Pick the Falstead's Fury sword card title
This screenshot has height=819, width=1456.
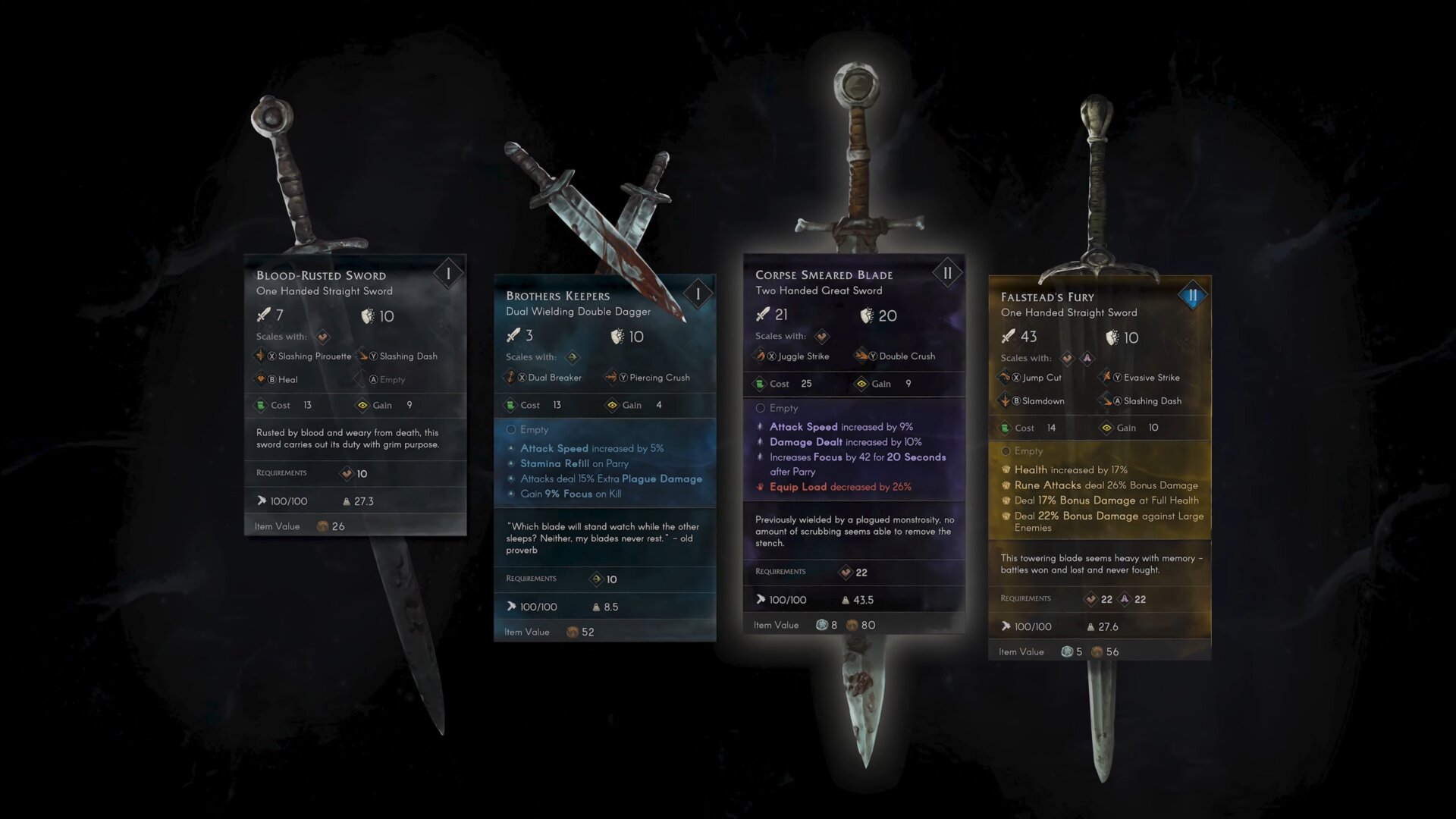tap(1046, 297)
